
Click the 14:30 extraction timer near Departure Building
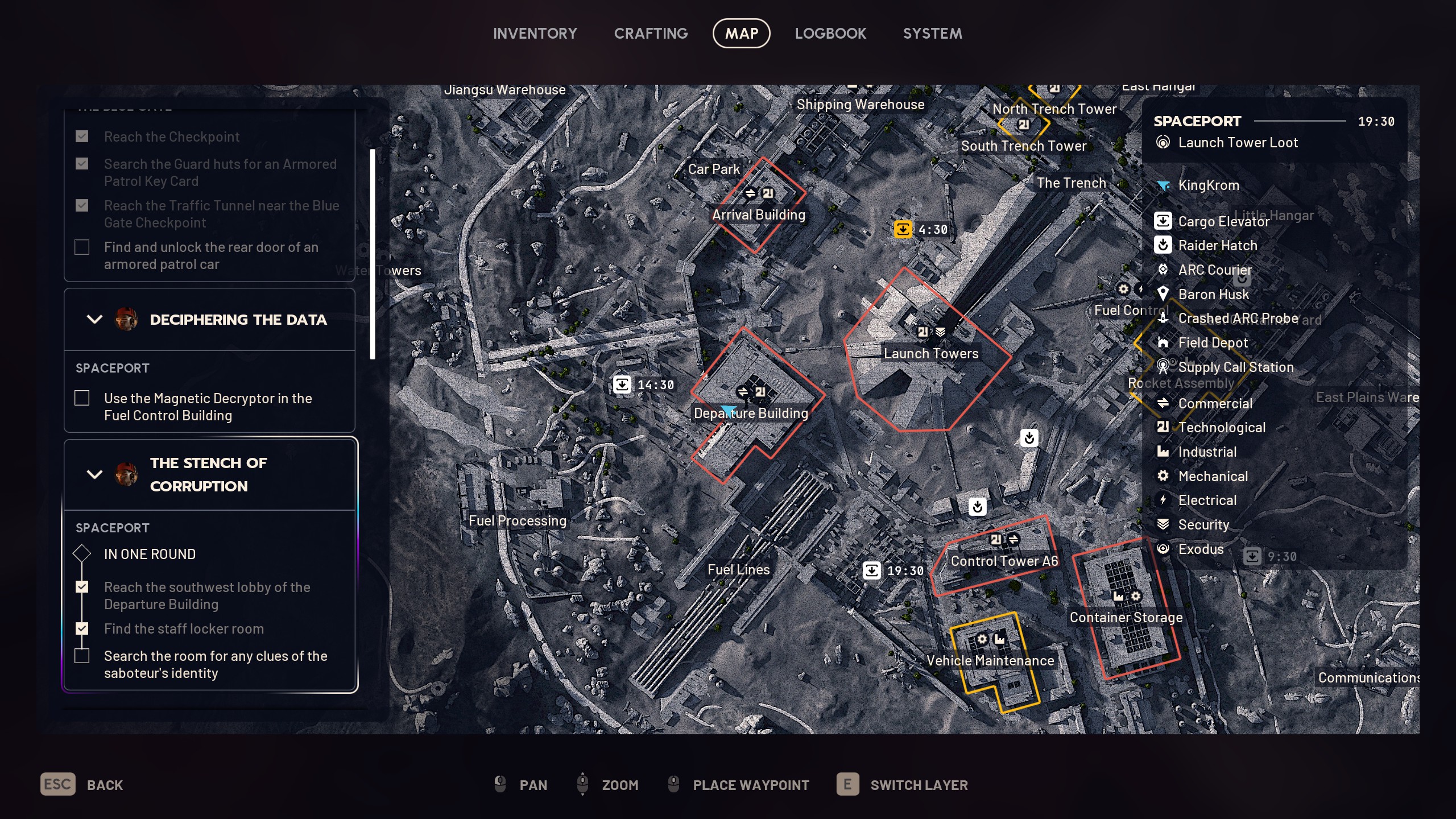tap(623, 384)
